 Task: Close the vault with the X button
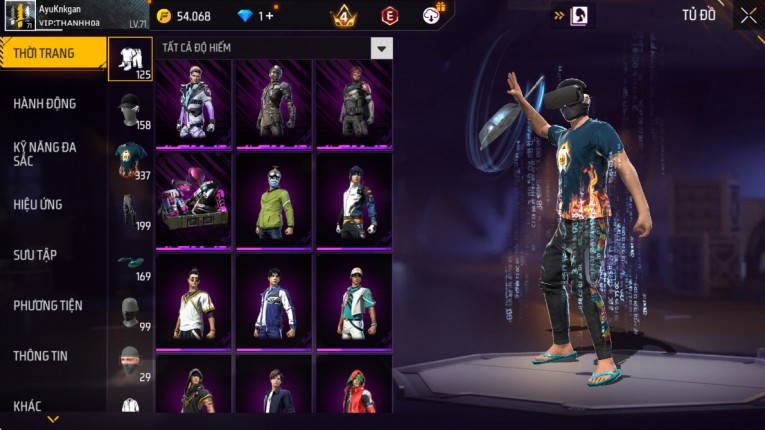[x=748, y=15]
